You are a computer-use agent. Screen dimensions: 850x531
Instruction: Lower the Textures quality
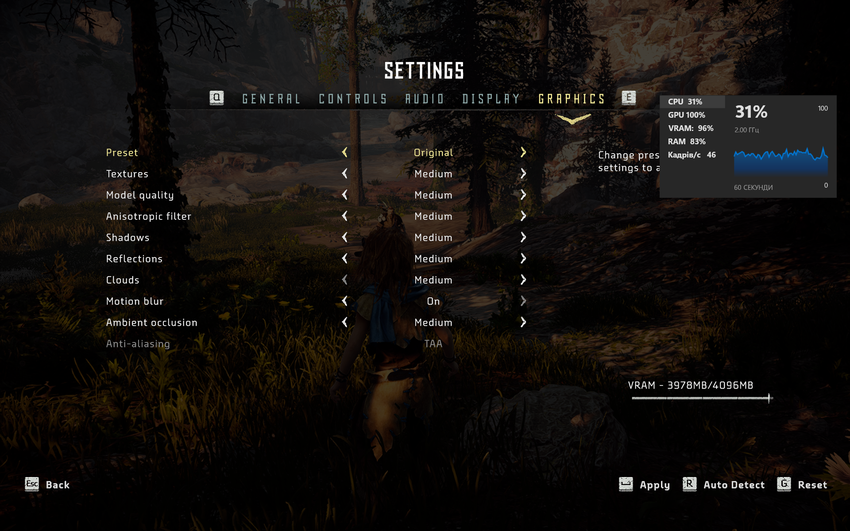coord(345,174)
